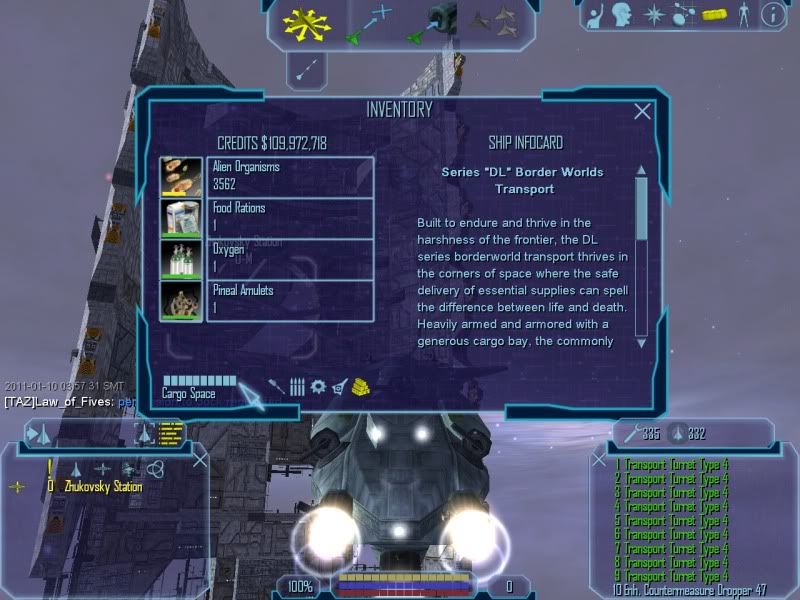Open the yellow inventory icon in top bar
This screenshot has height=600, width=800.
pos(713,15)
